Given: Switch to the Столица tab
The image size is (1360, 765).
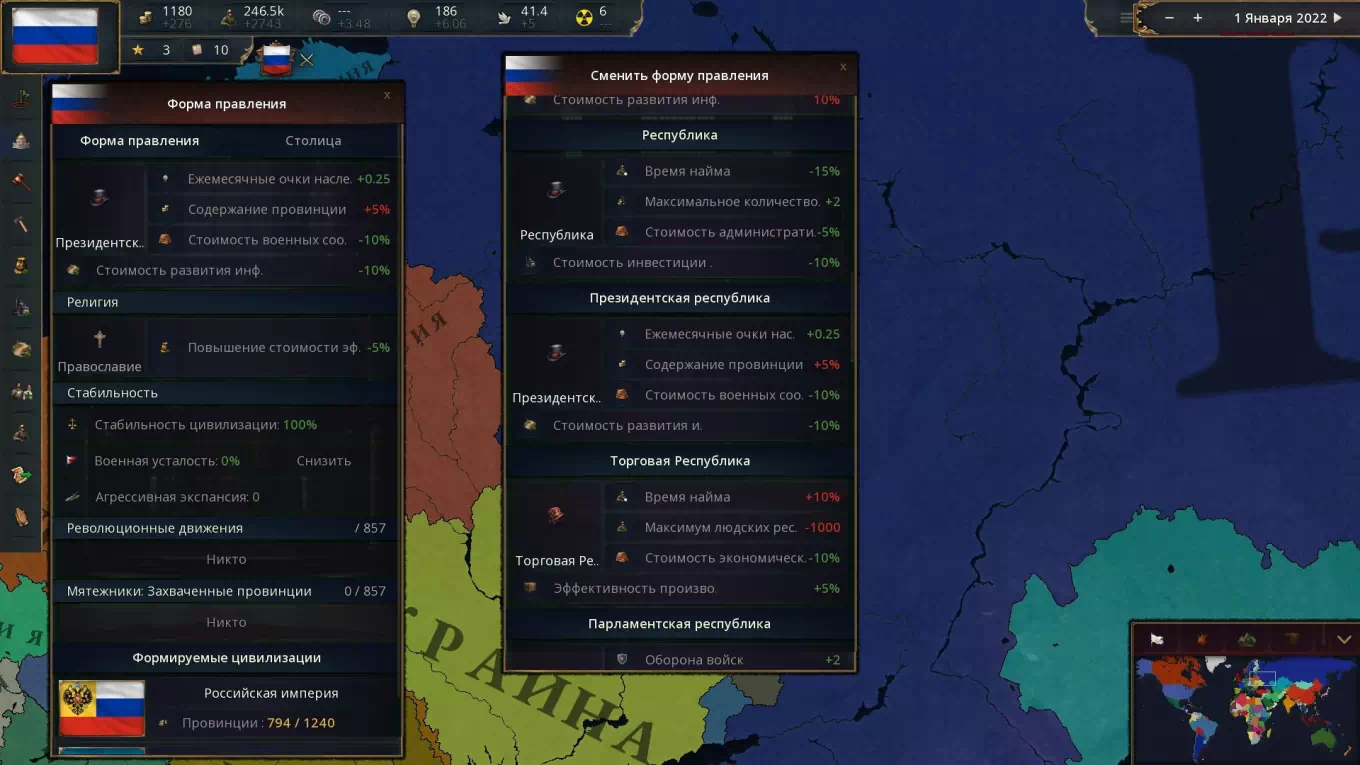Looking at the screenshot, I should pyautogui.click(x=313, y=141).
